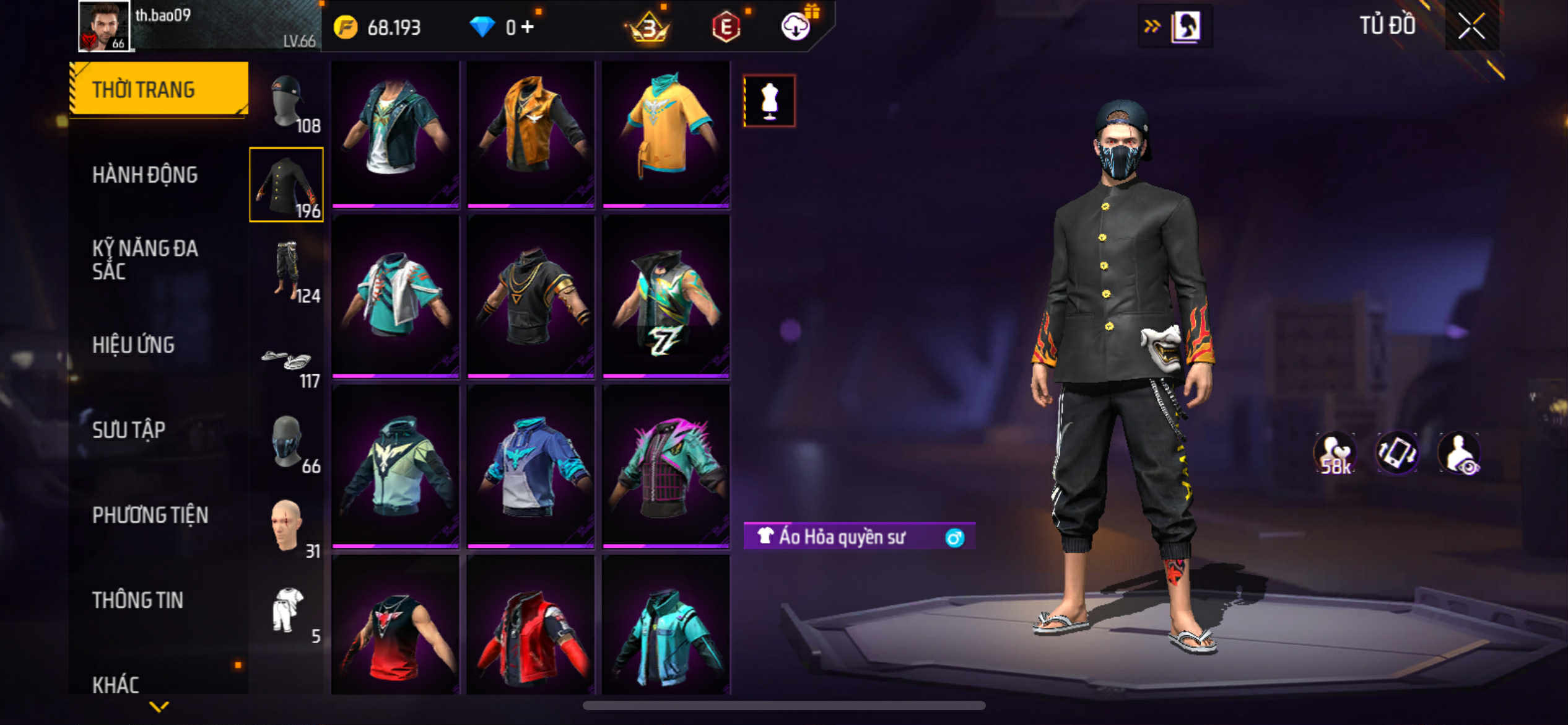Open the Thông Tin tab
Screen dimensions: 1568x725
[137, 599]
